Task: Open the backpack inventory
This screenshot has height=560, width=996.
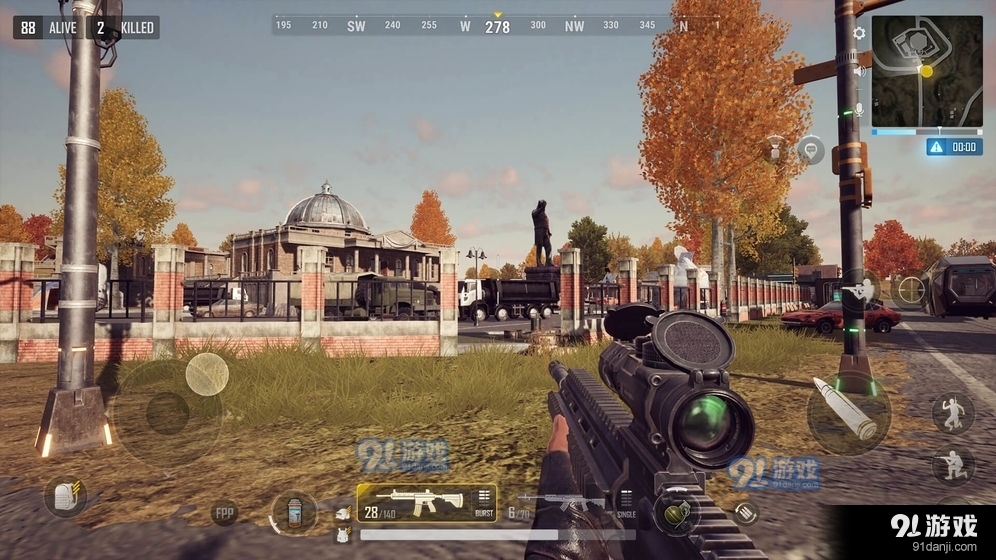Action: (x=65, y=497)
